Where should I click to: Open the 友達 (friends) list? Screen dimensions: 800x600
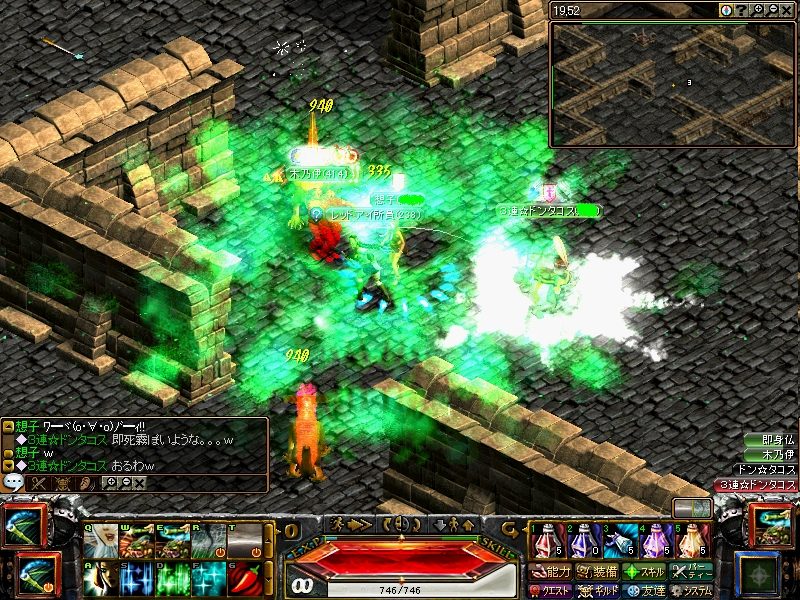point(645,591)
